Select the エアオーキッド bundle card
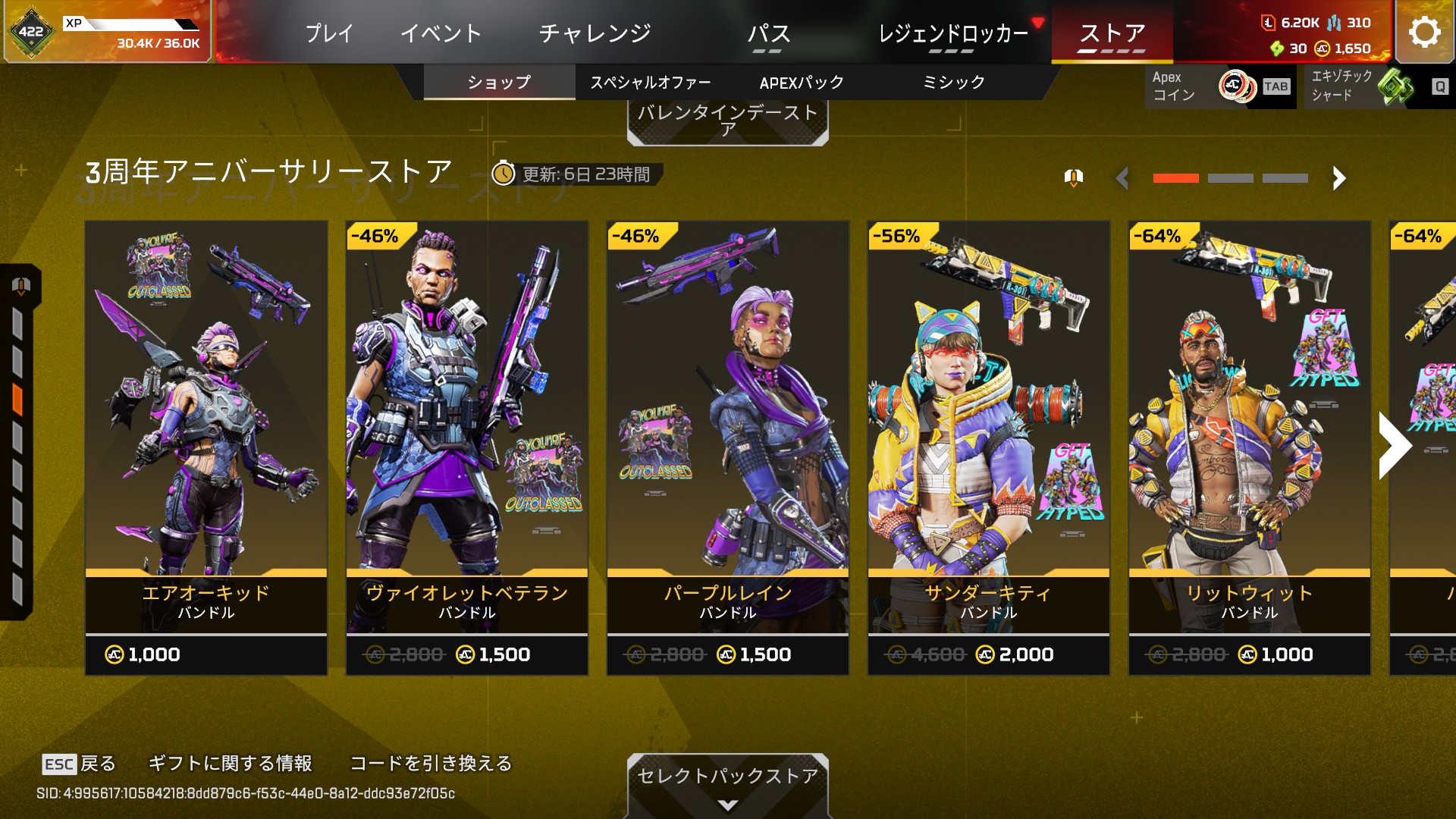Screen dimensions: 1456x819 tap(206, 447)
